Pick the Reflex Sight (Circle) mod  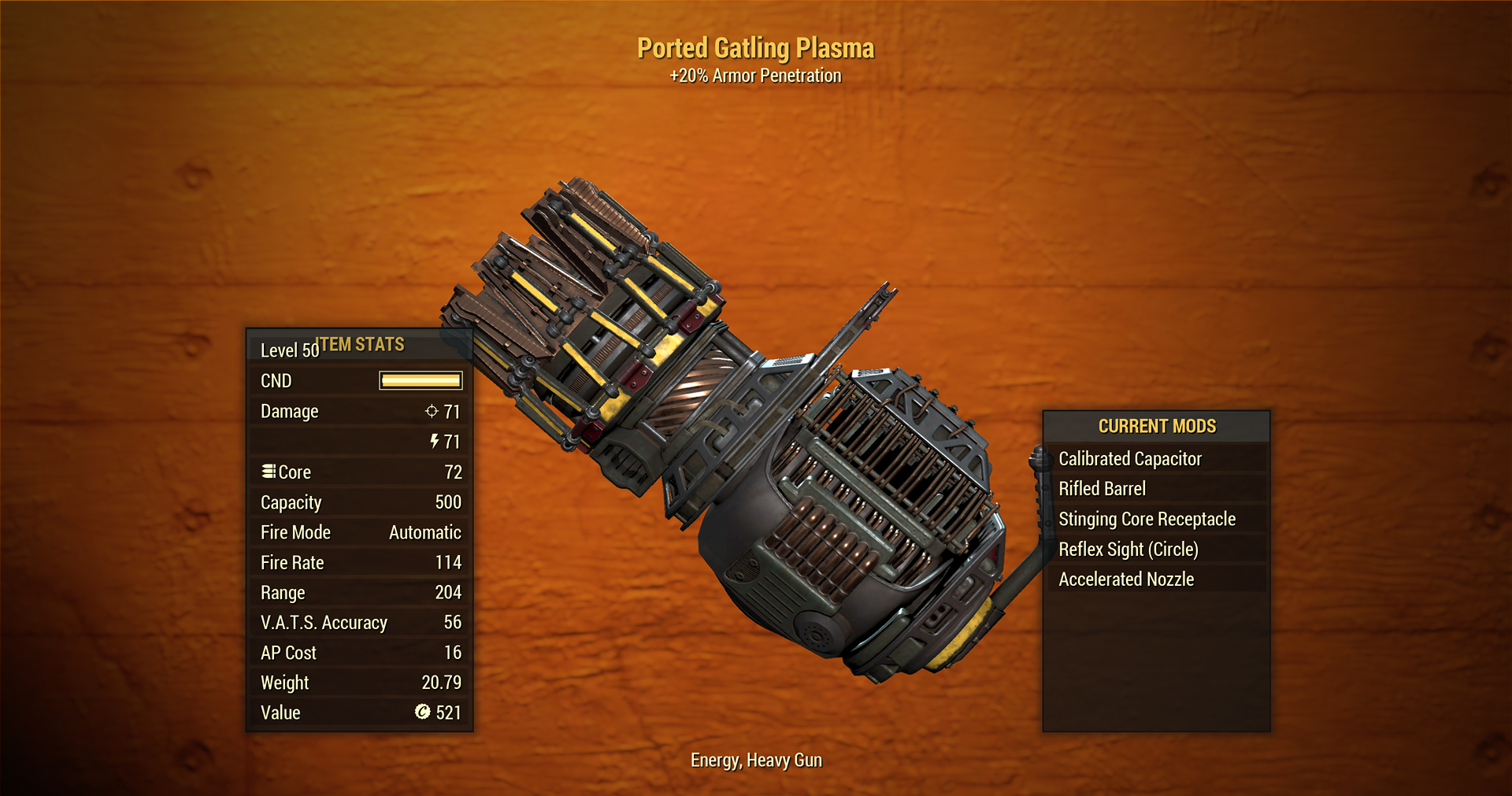[1128, 549]
